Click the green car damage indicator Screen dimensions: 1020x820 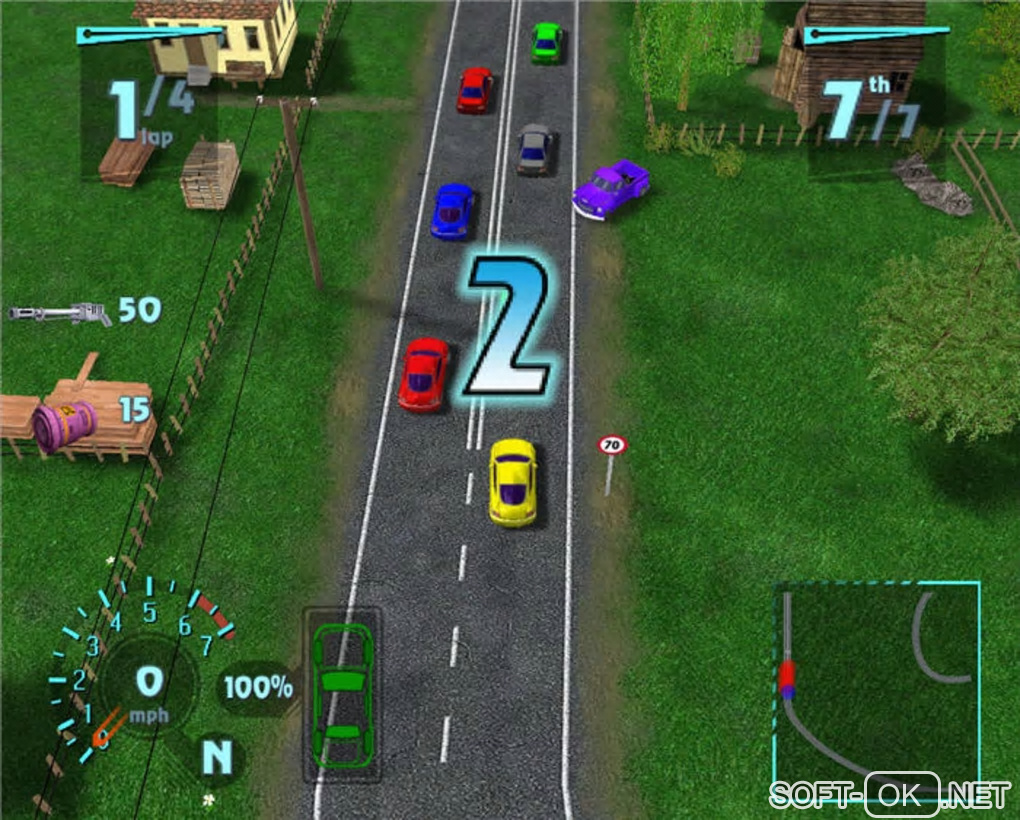click(342, 693)
